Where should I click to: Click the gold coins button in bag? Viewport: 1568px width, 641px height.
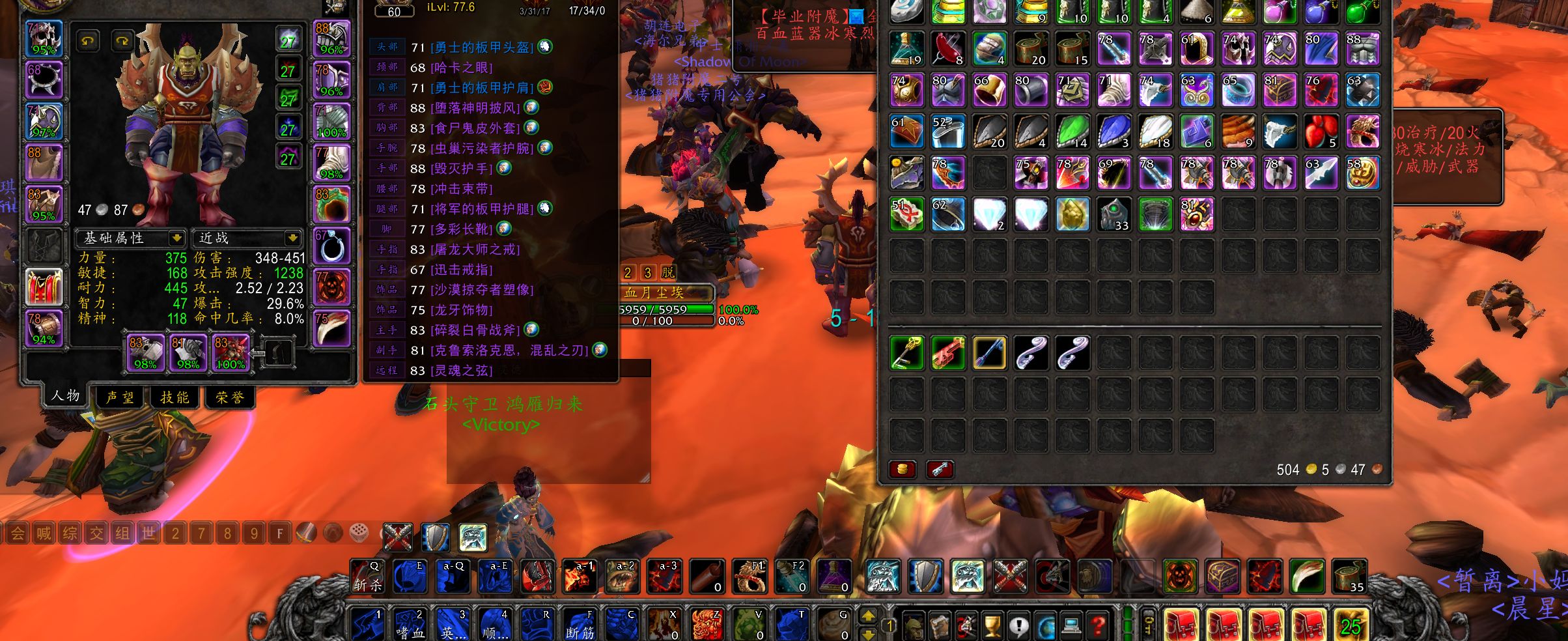point(903,469)
